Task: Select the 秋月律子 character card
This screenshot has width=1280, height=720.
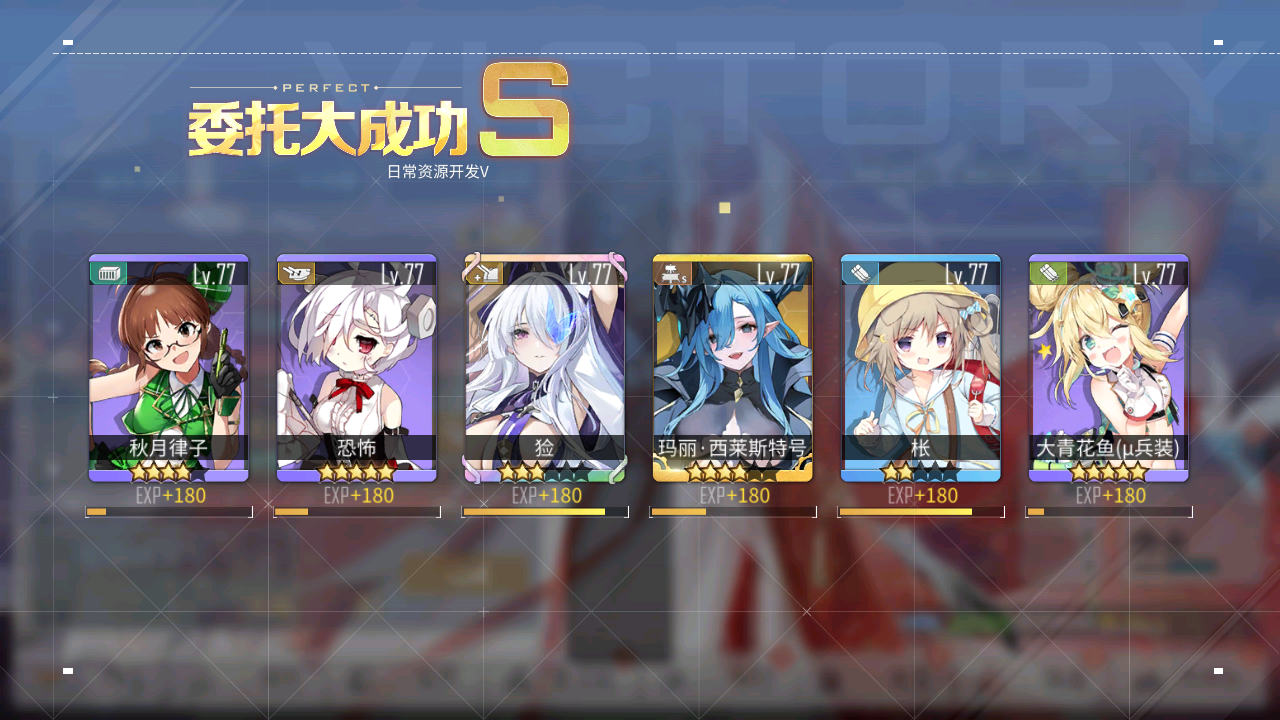Action: click(x=168, y=367)
